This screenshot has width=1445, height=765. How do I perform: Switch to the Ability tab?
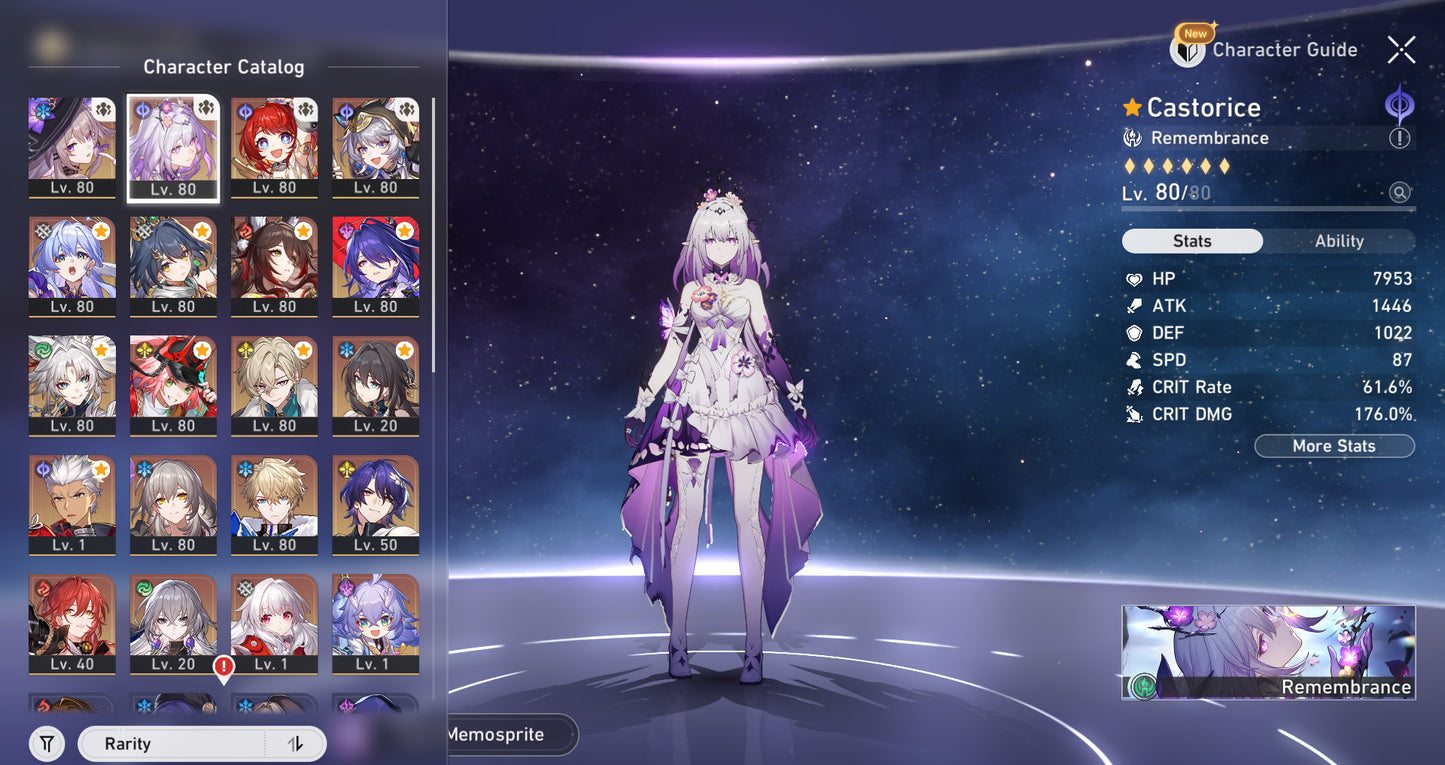coord(1339,241)
